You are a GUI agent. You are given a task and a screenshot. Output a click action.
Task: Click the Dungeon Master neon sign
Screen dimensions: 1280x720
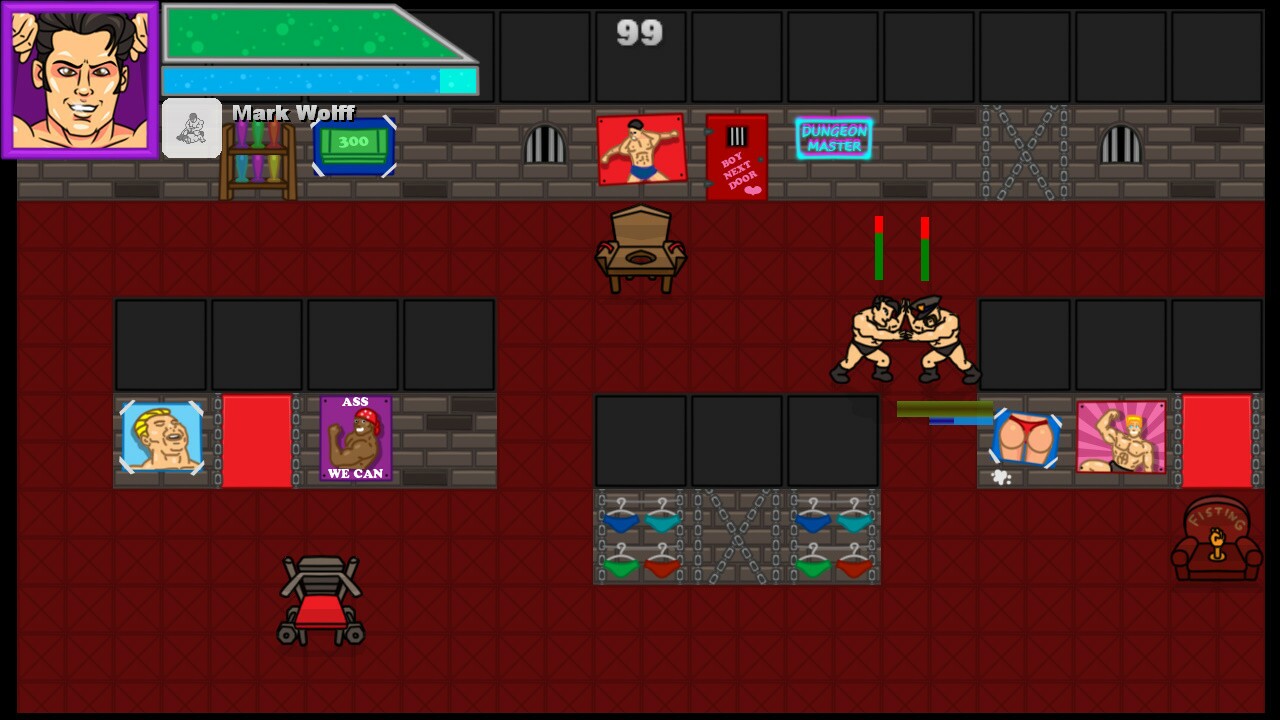[835, 138]
